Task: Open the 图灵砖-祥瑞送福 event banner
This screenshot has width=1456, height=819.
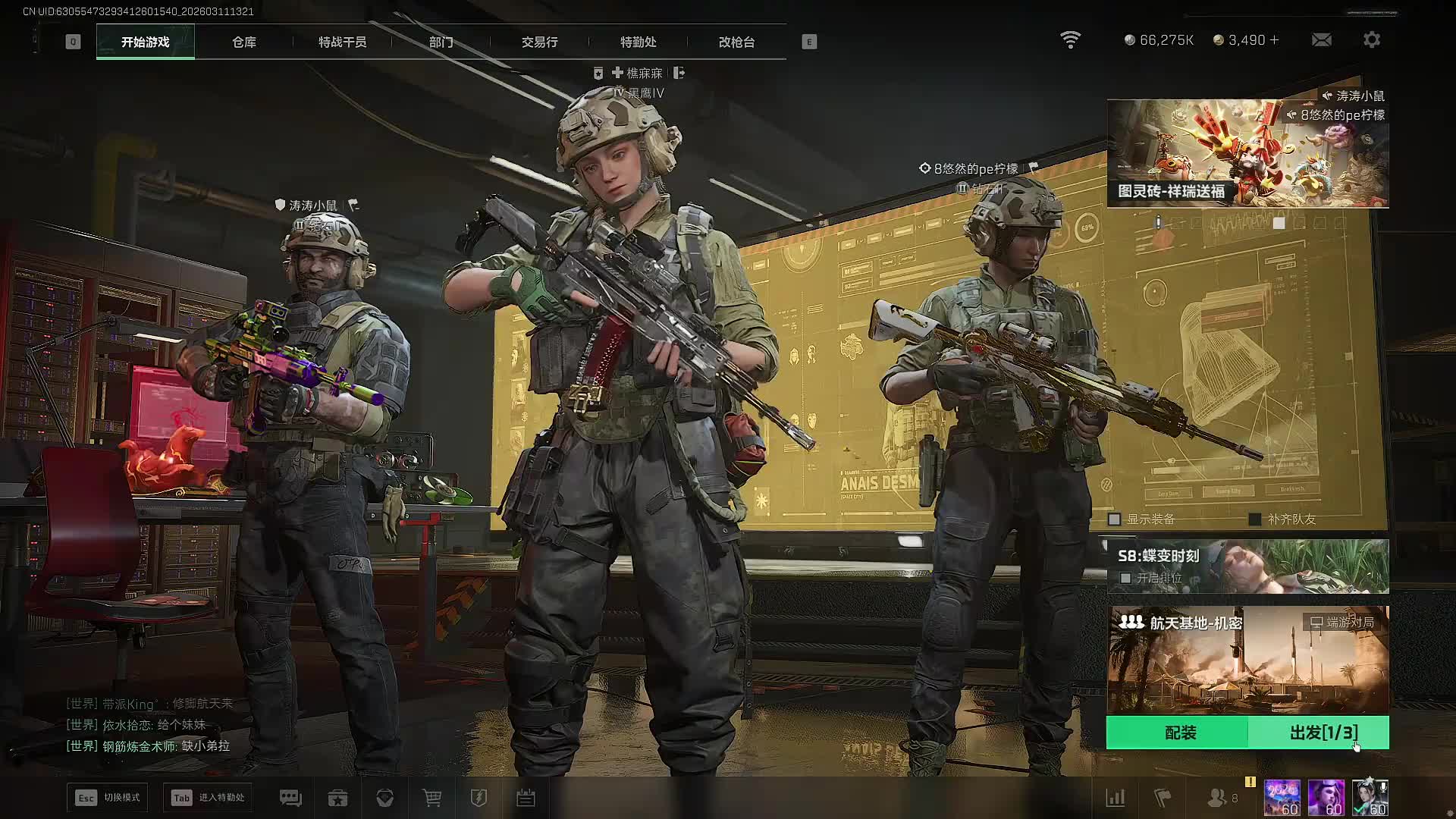Action: pos(1247,154)
